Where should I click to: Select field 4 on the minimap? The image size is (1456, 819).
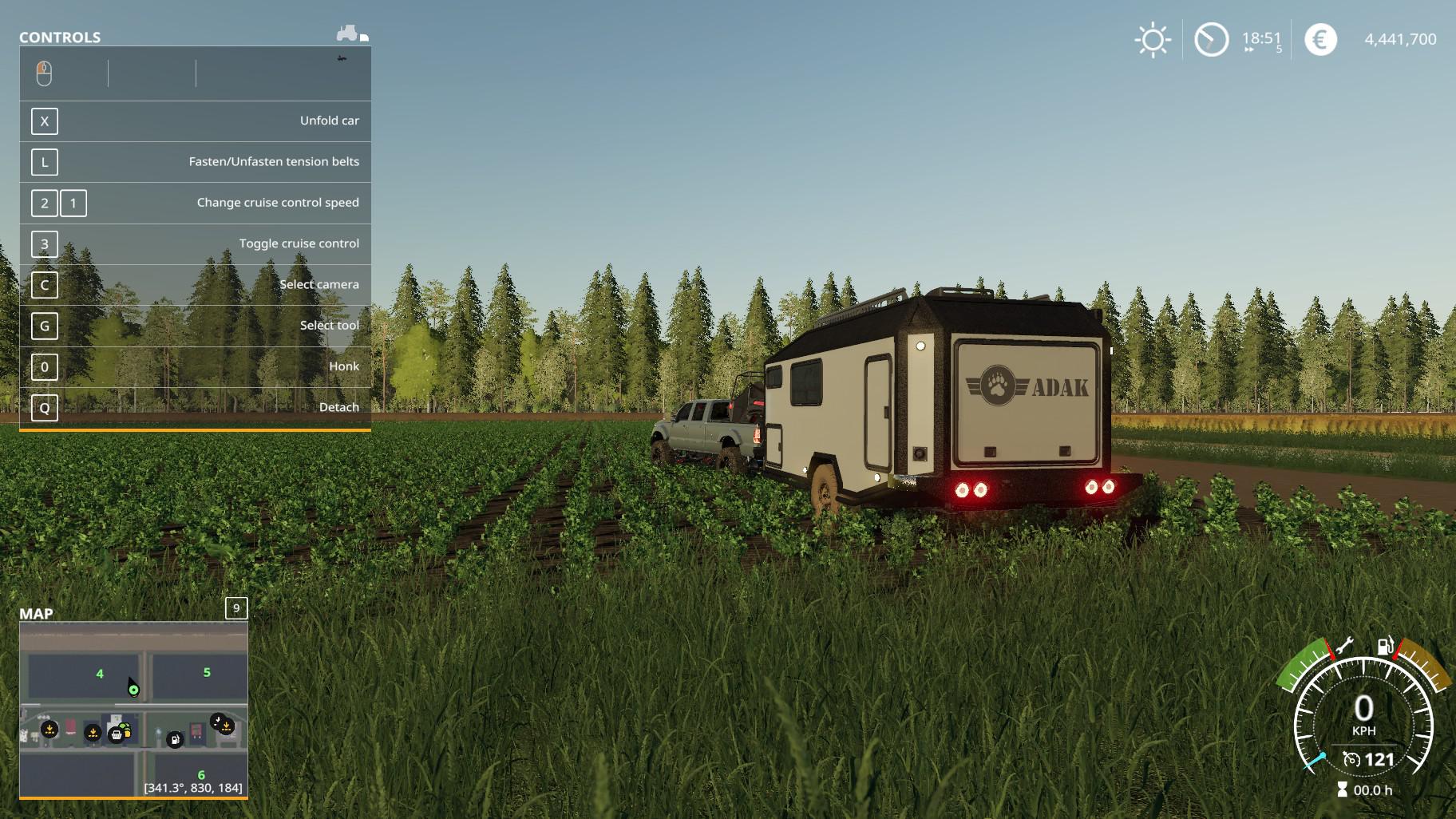point(100,674)
